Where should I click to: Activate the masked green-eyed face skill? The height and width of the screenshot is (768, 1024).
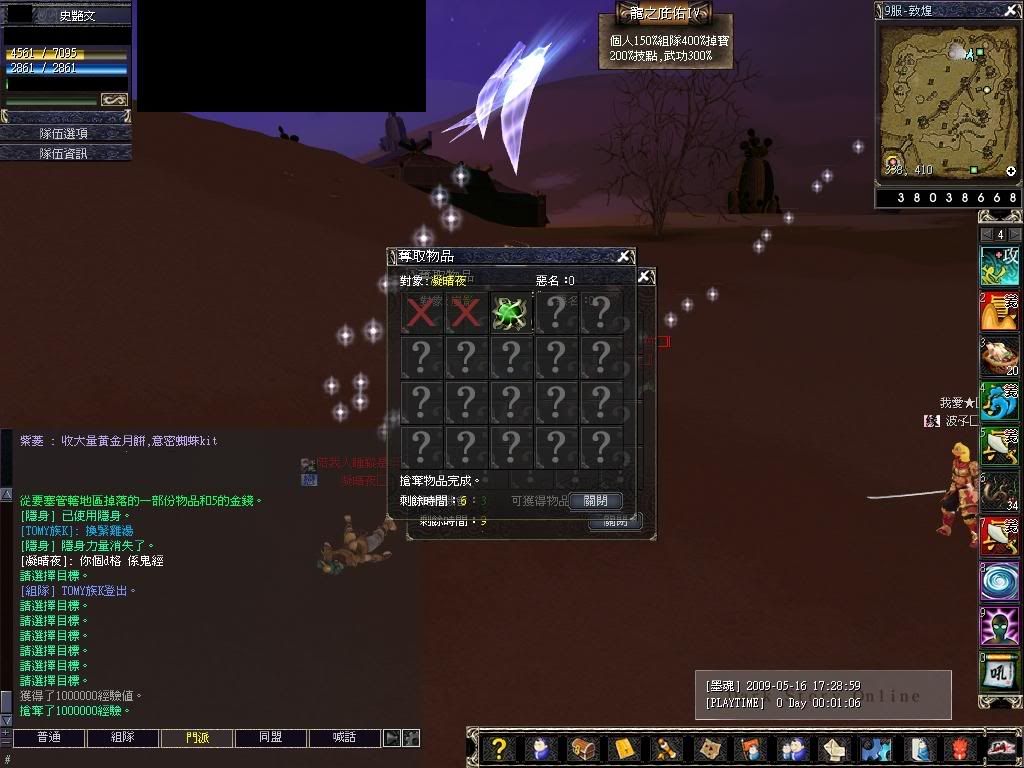pyautogui.click(x=999, y=627)
